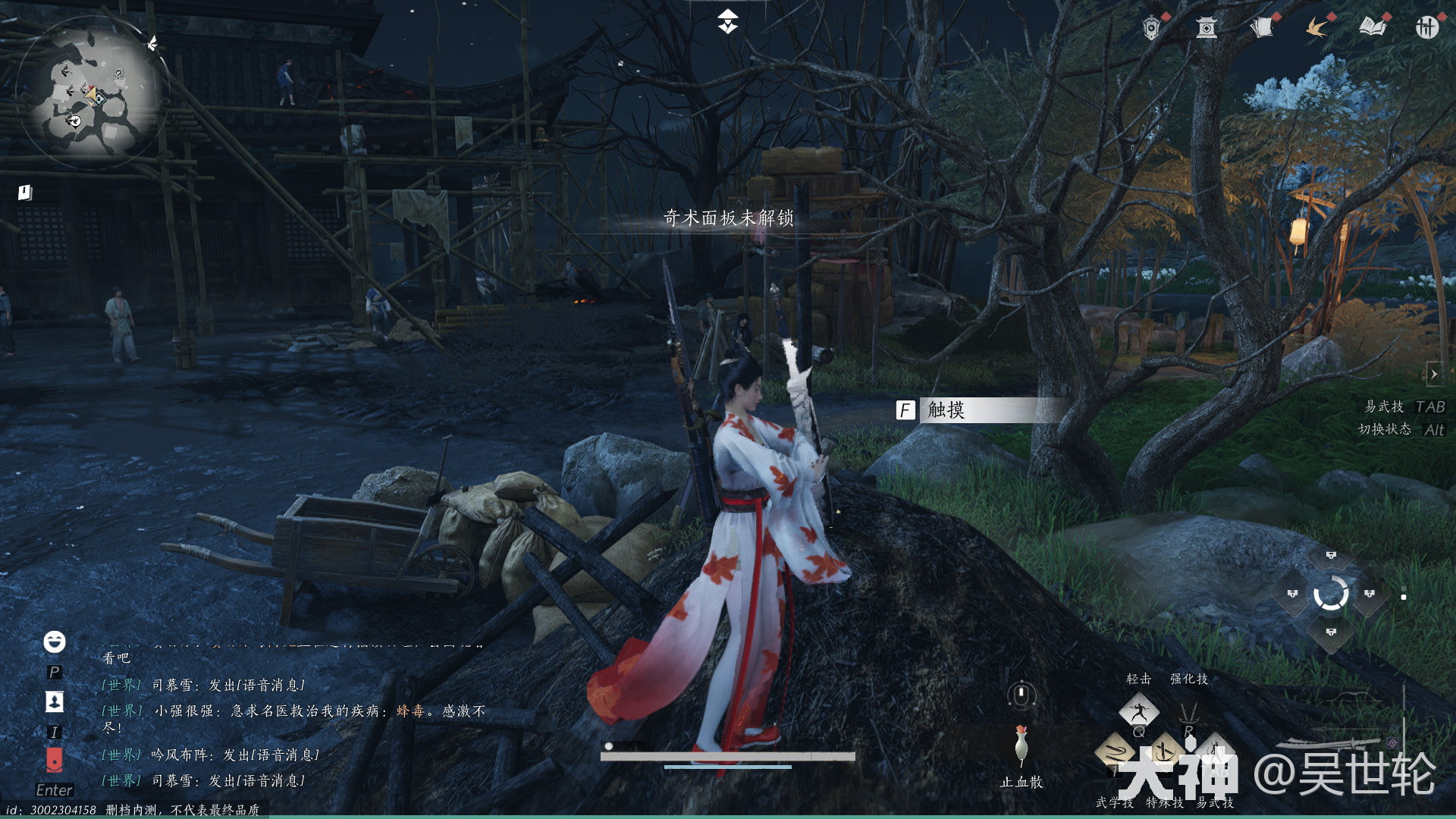The width and height of the screenshot is (1456, 819).
Task: Open the character portrait scroll icon
Action: click(x=54, y=701)
